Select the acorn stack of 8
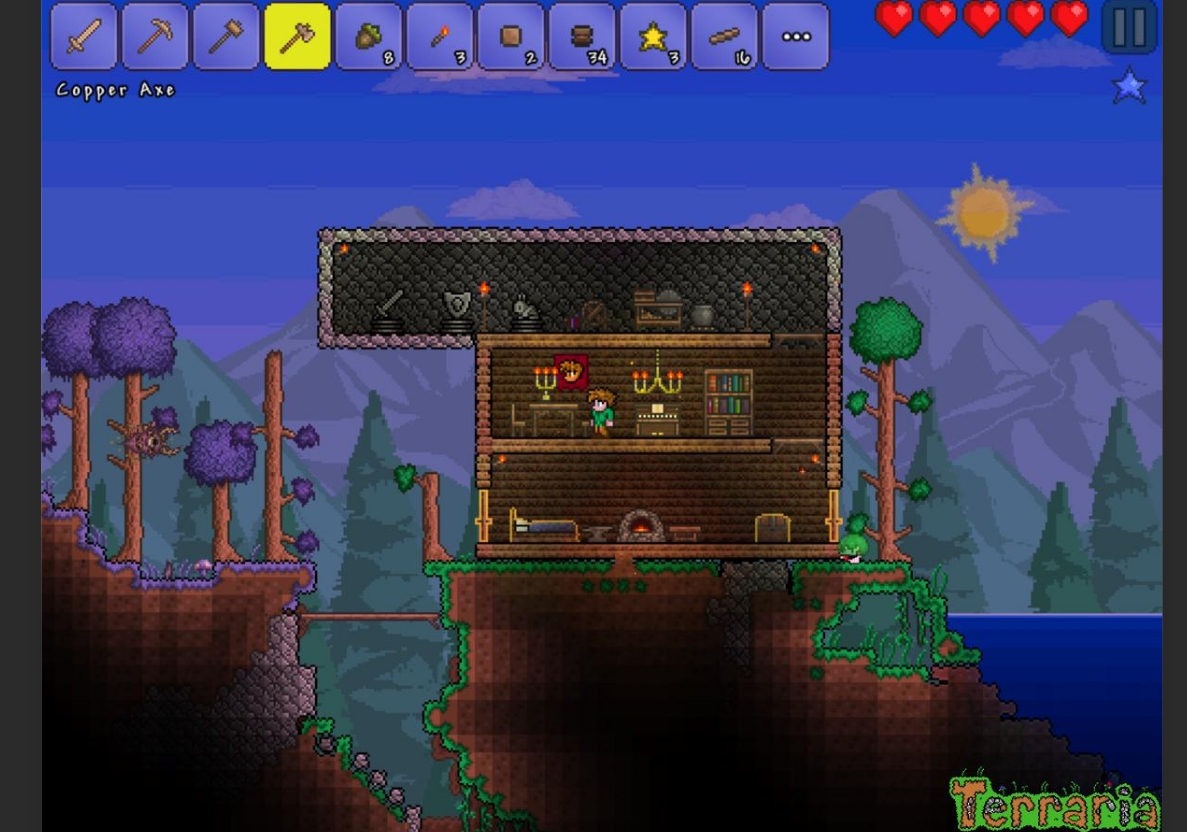The height and width of the screenshot is (832, 1187). coord(369,37)
